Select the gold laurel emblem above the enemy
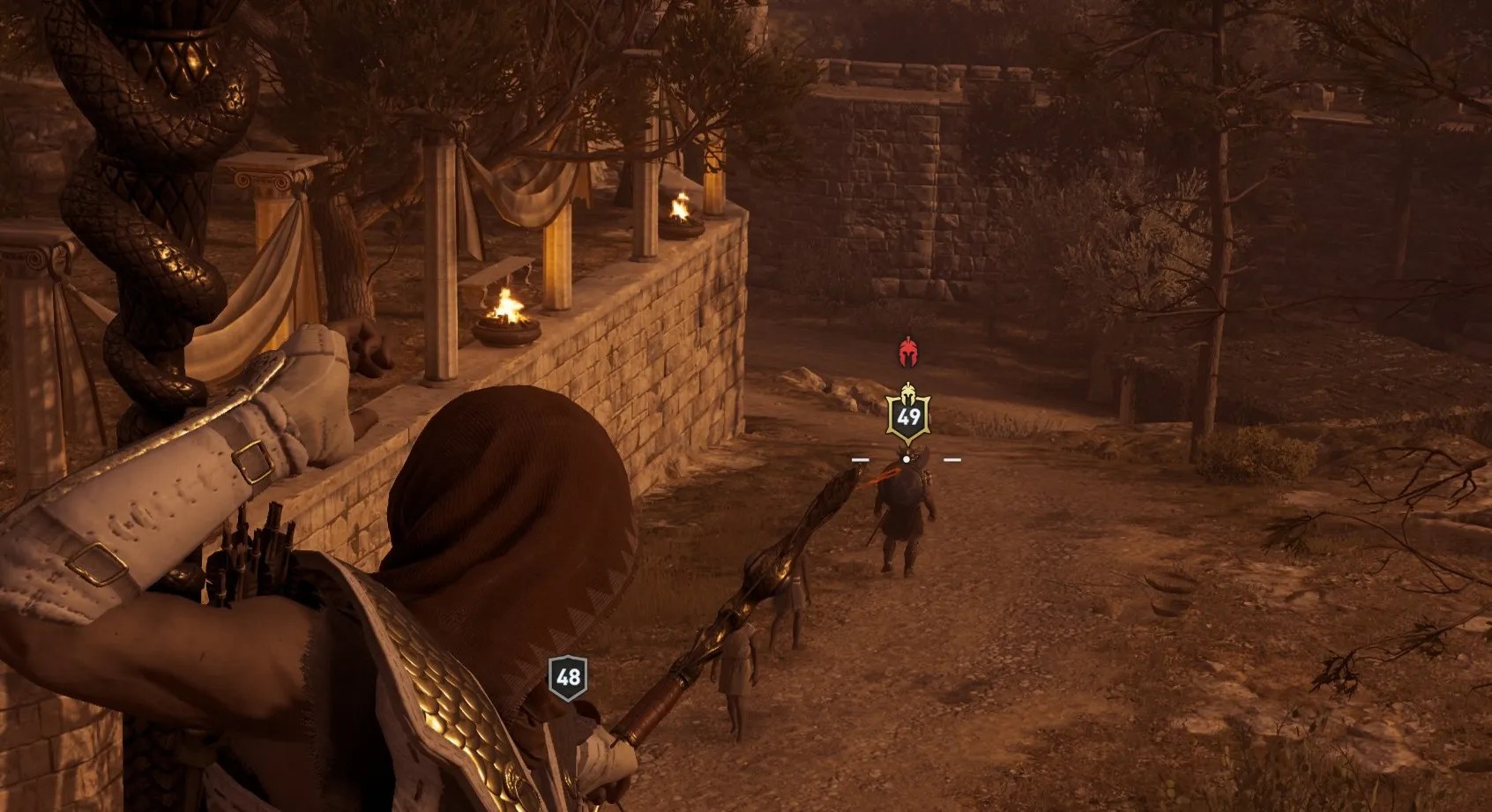Image resolution: width=1492 pixels, height=812 pixels. [908, 391]
